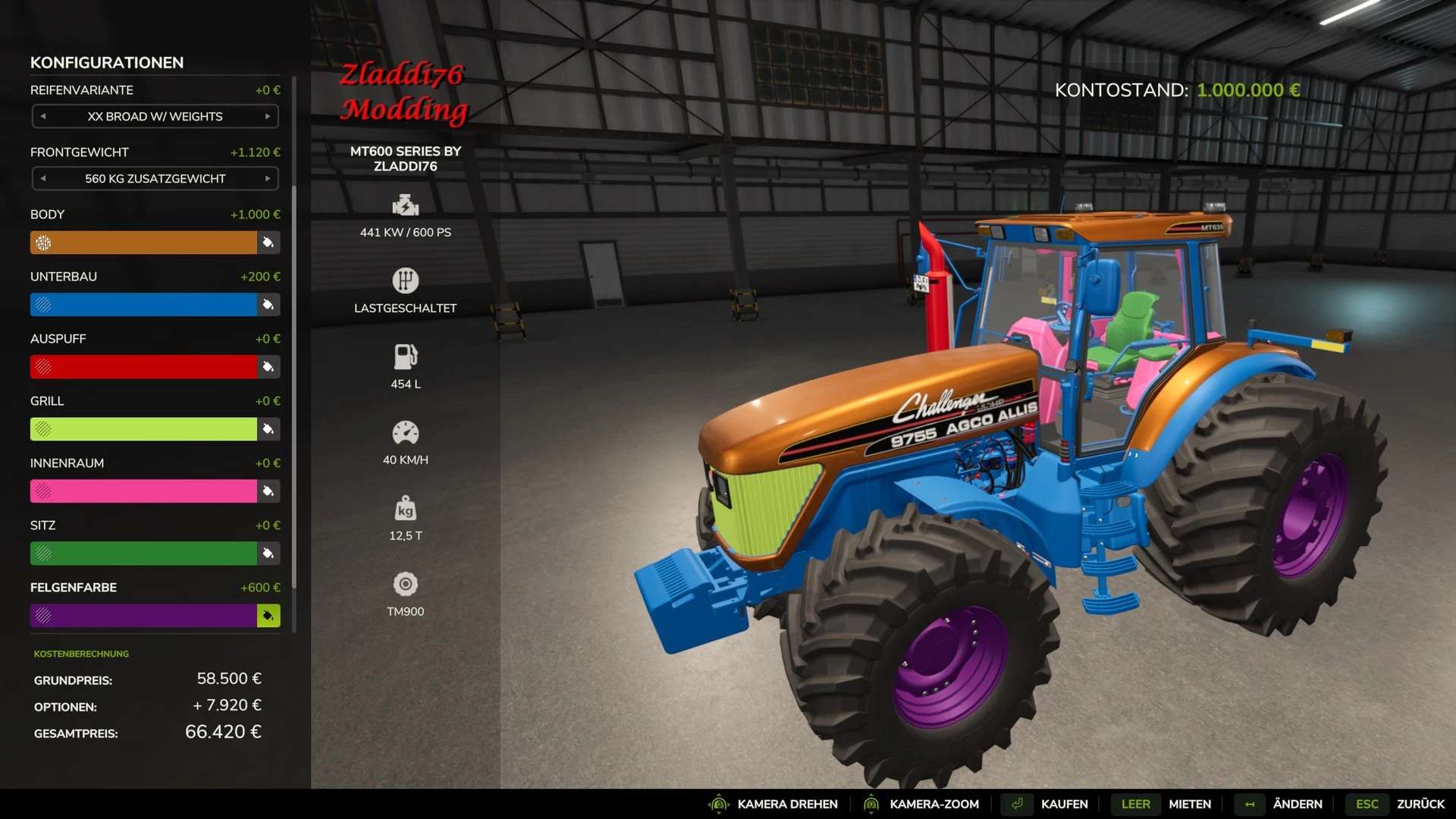Screen dimensions: 1456x819
Task: Open the orange Body color picker
Action: click(268, 243)
